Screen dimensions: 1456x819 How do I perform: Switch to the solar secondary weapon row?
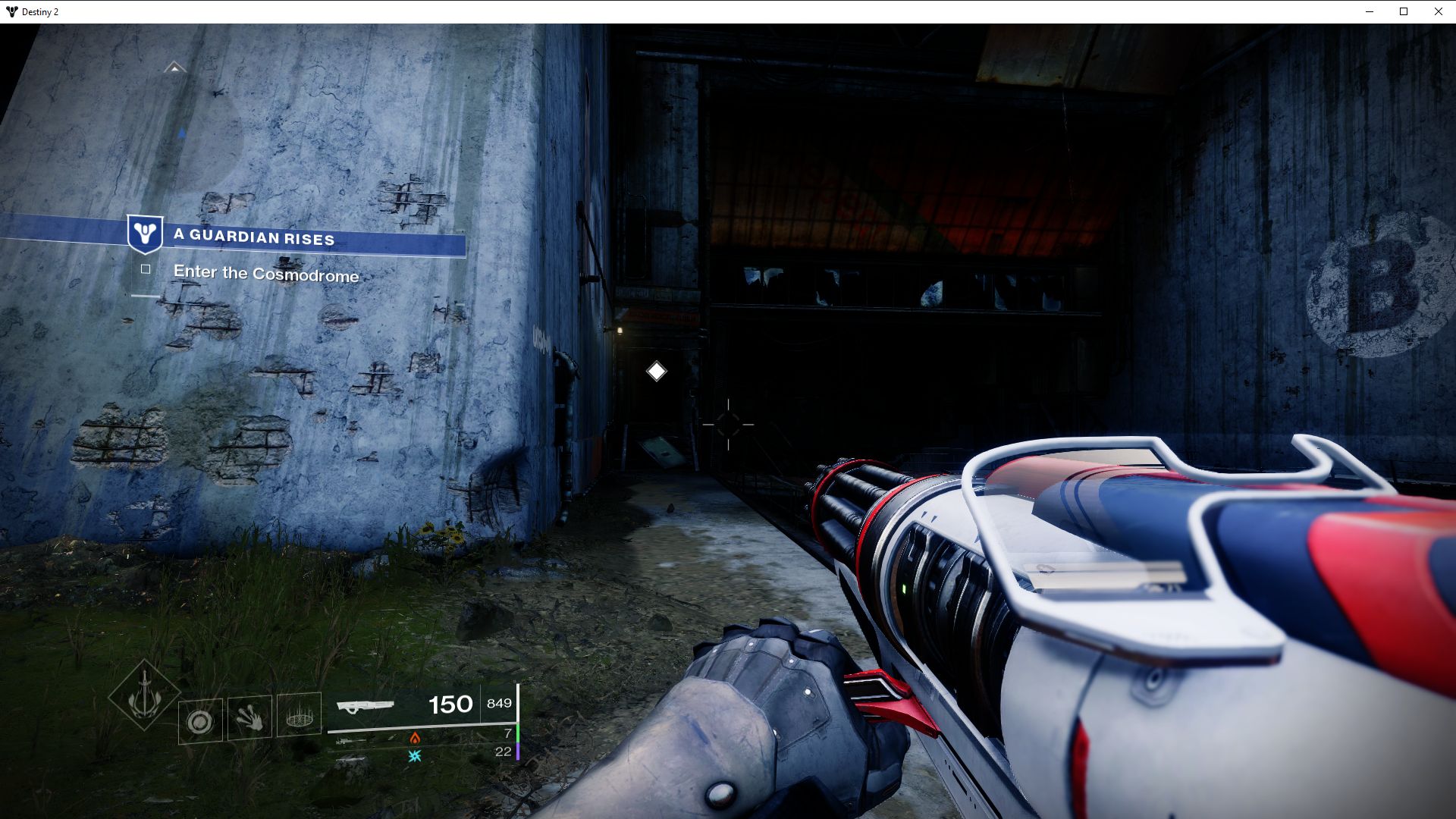(415, 738)
